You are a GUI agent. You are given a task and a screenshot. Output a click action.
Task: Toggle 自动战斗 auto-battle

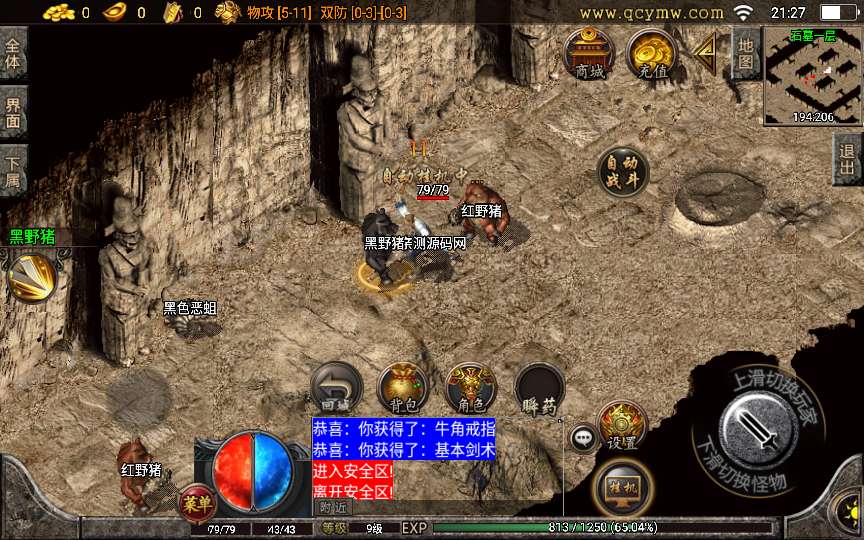[622, 172]
